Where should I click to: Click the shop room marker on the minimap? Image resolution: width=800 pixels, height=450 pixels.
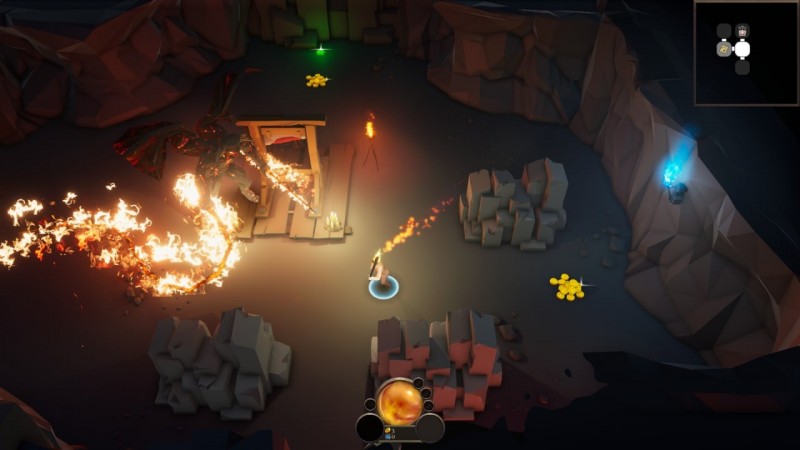click(742, 31)
